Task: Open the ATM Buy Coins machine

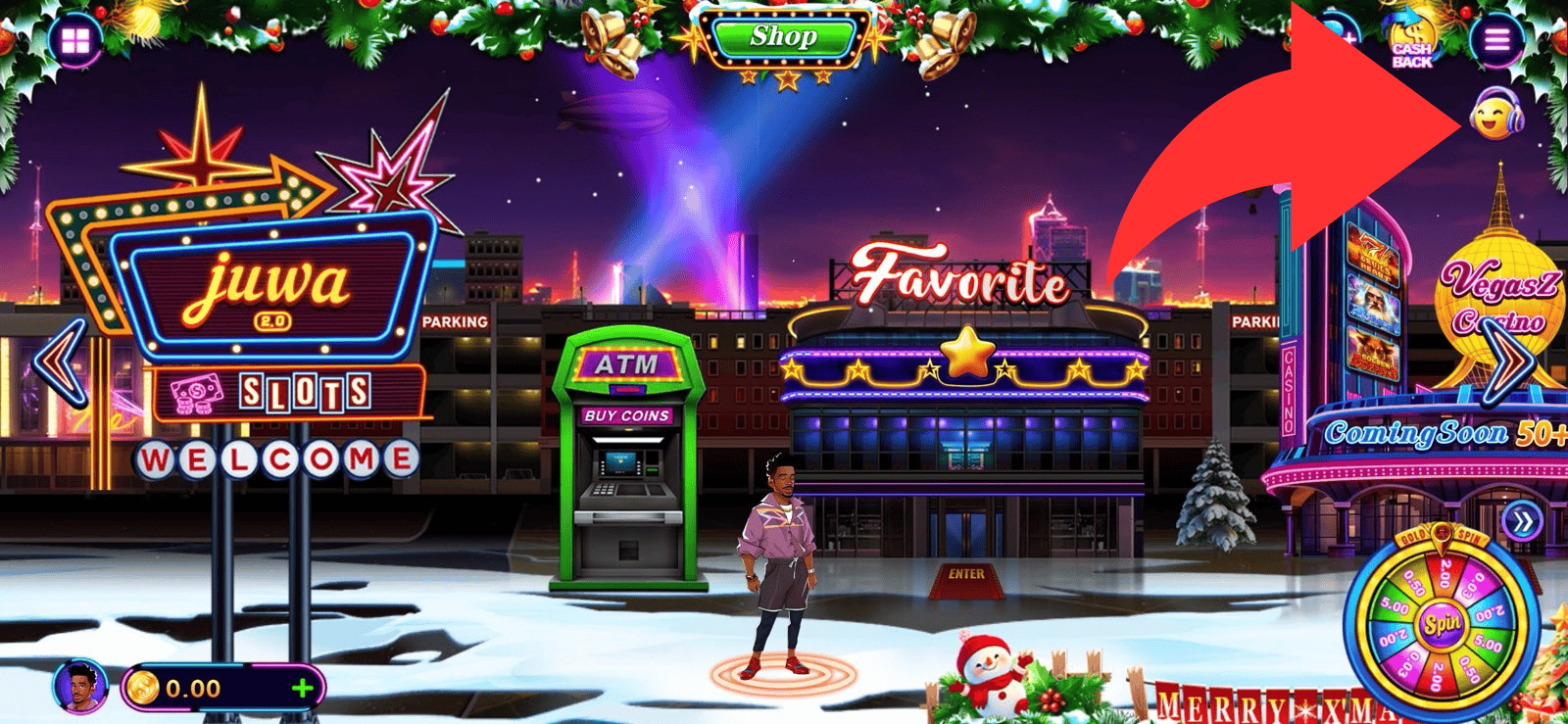Action: [x=627, y=460]
